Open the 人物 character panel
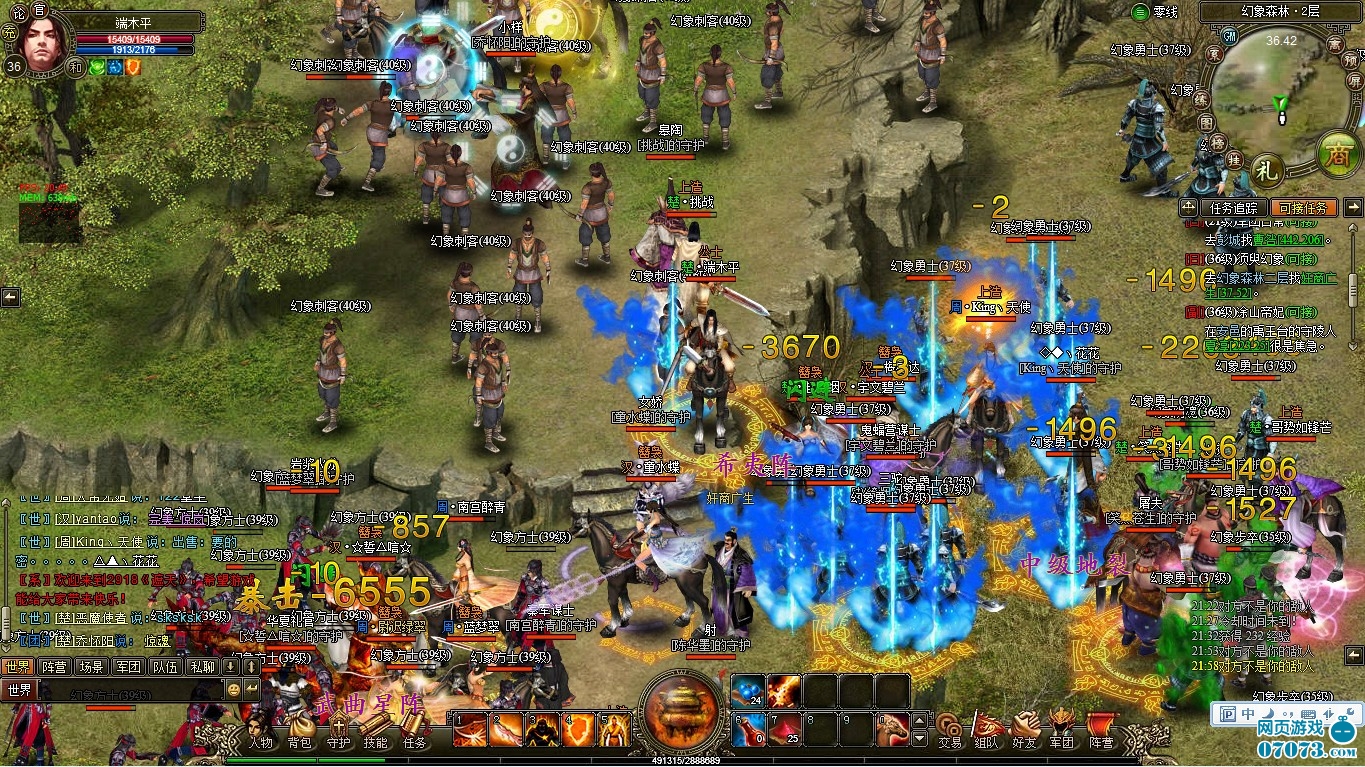The image size is (1365, 767). tap(261, 731)
